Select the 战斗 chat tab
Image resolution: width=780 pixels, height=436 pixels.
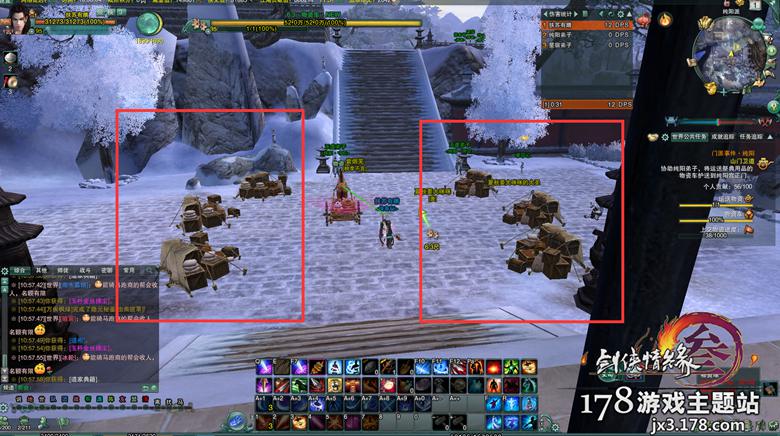click(x=85, y=270)
